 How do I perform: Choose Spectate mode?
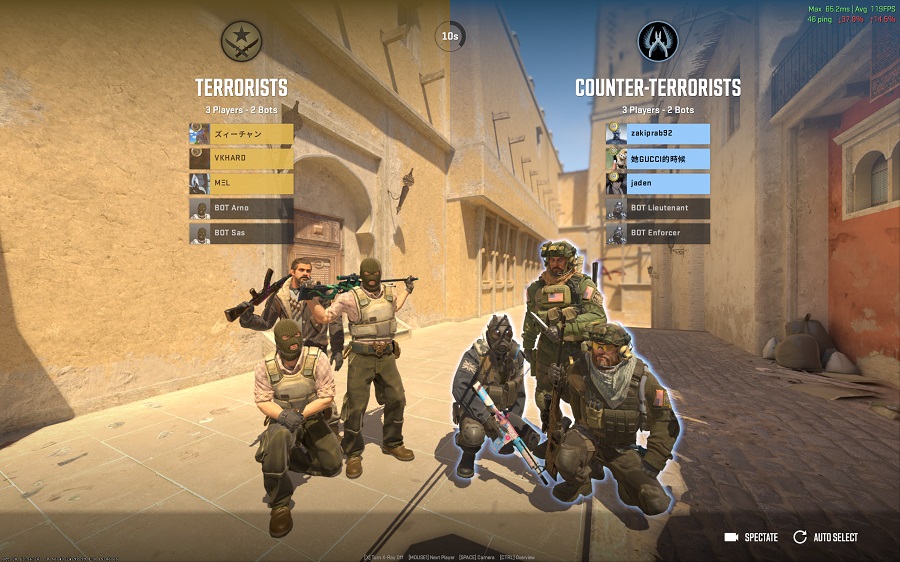751,537
